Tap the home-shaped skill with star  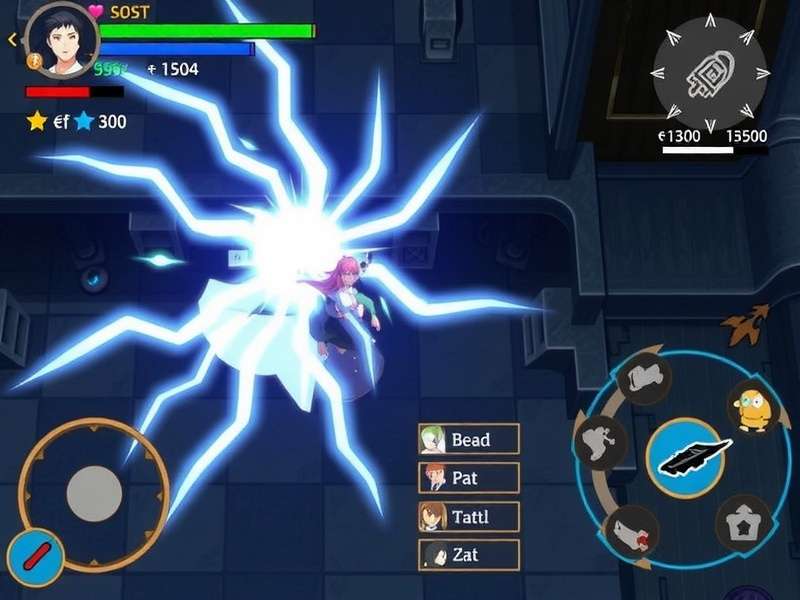(744, 523)
